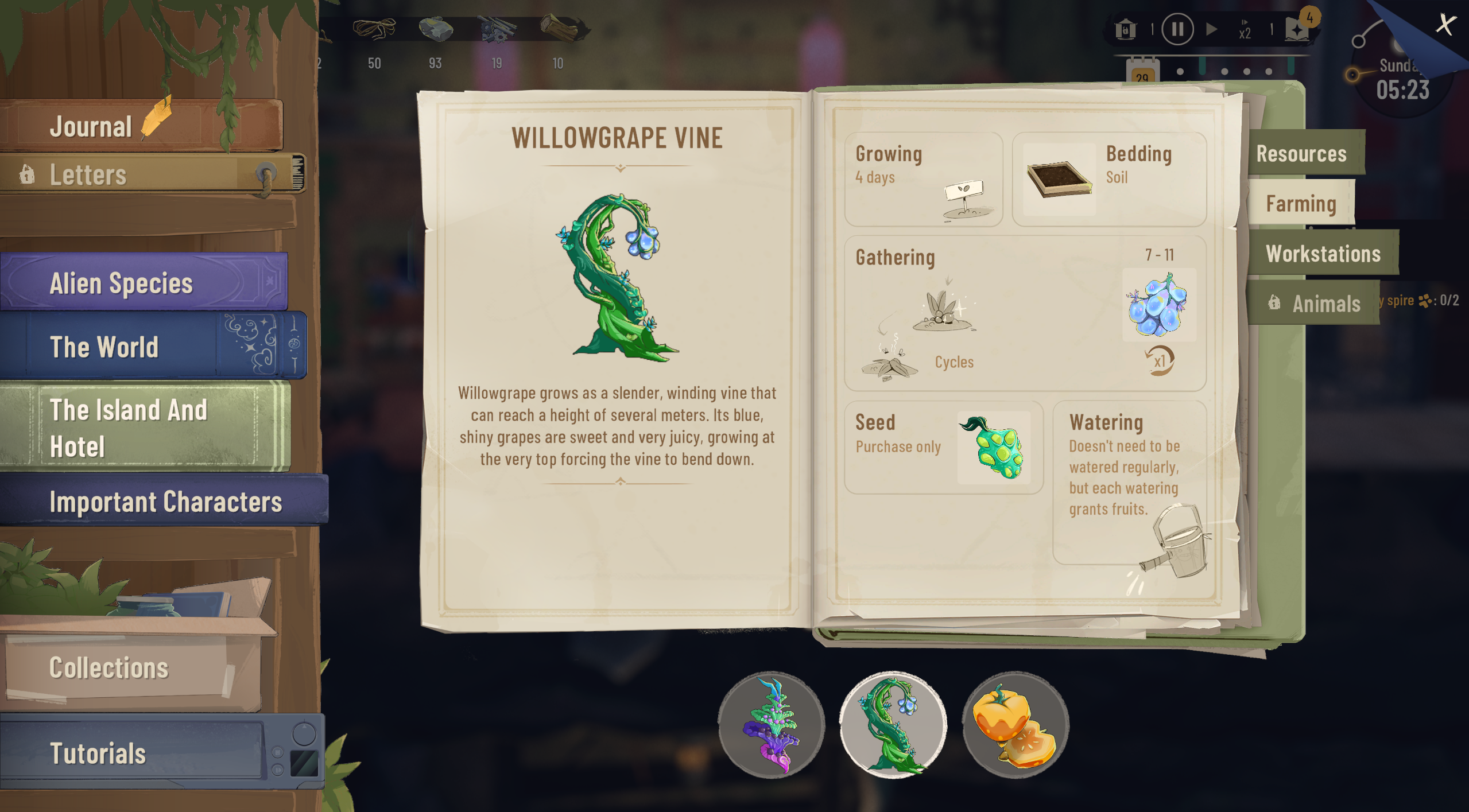The image size is (1469, 812).
Task: Set game speed to normal play
Action: tap(1211, 29)
